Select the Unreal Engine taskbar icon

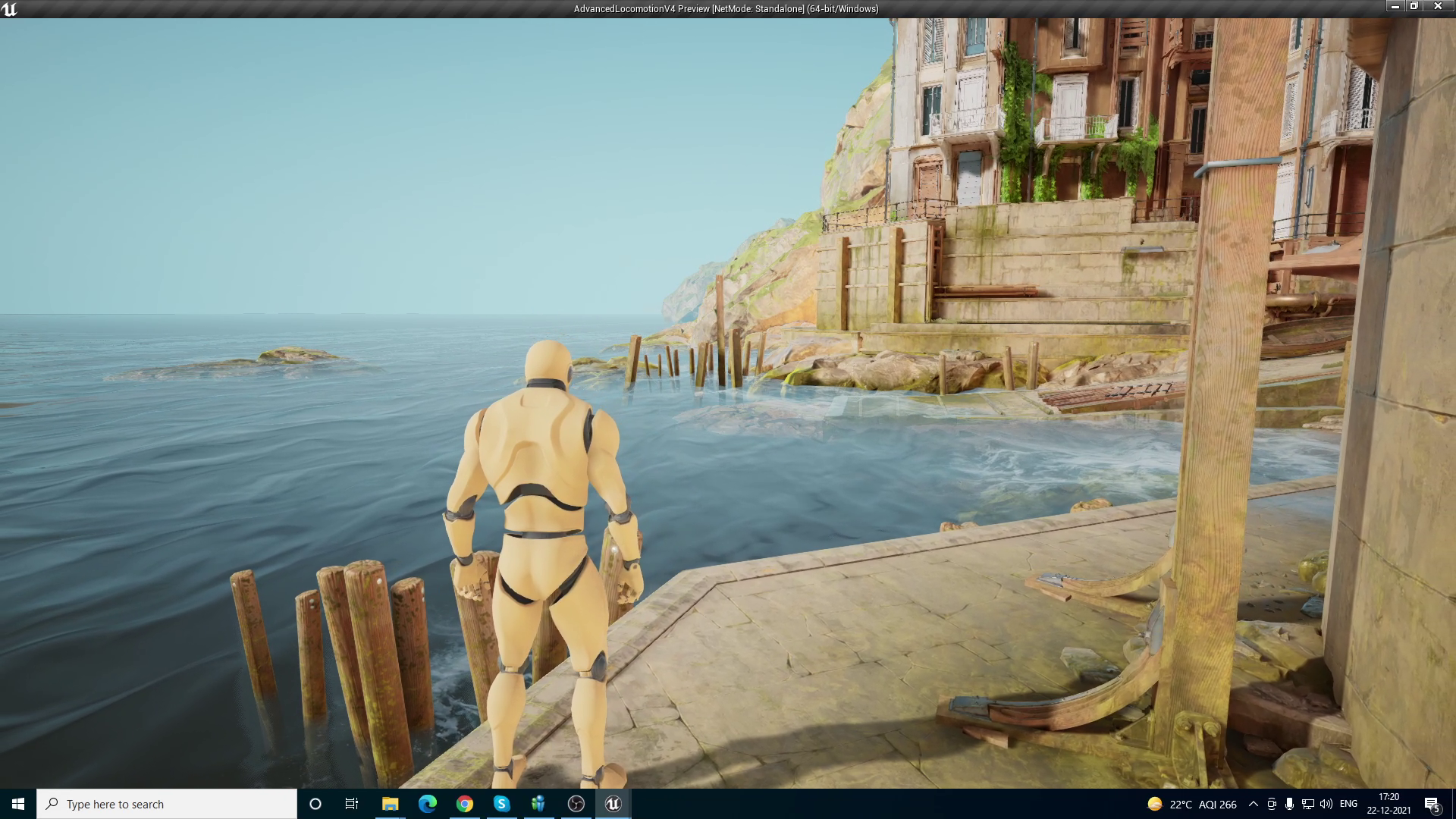click(x=613, y=804)
